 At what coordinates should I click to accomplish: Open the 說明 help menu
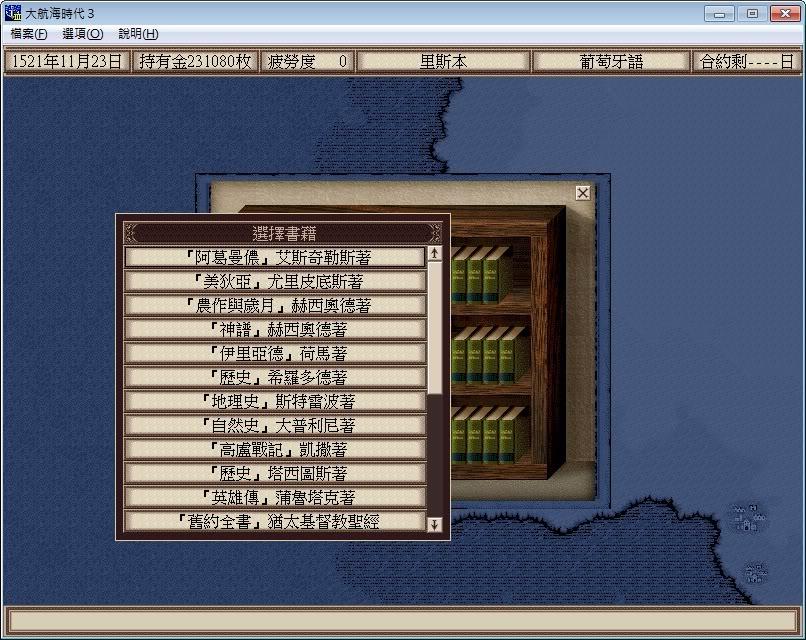click(138, 34)
